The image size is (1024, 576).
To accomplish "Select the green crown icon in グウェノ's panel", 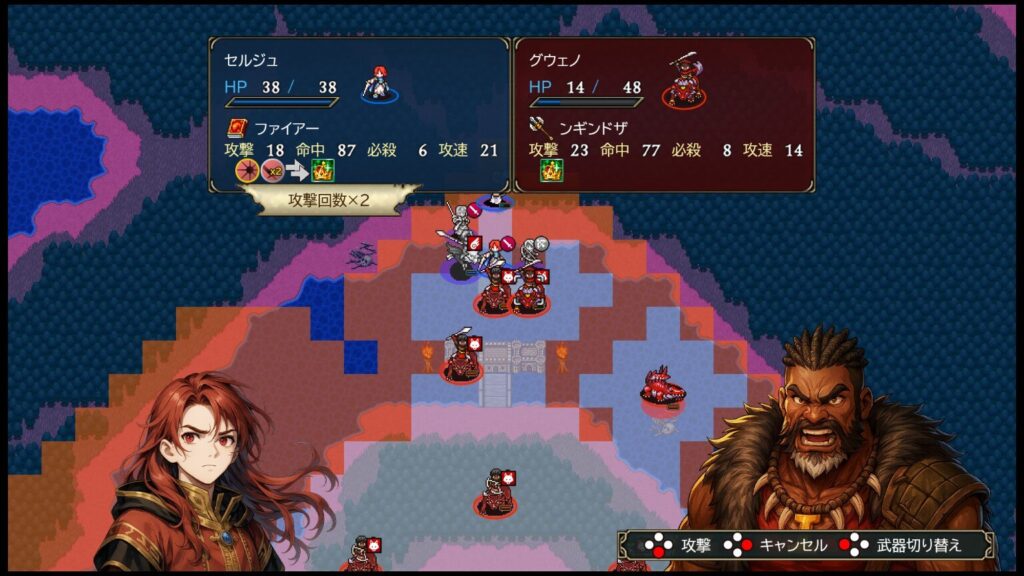I will (x=552, y=170).
